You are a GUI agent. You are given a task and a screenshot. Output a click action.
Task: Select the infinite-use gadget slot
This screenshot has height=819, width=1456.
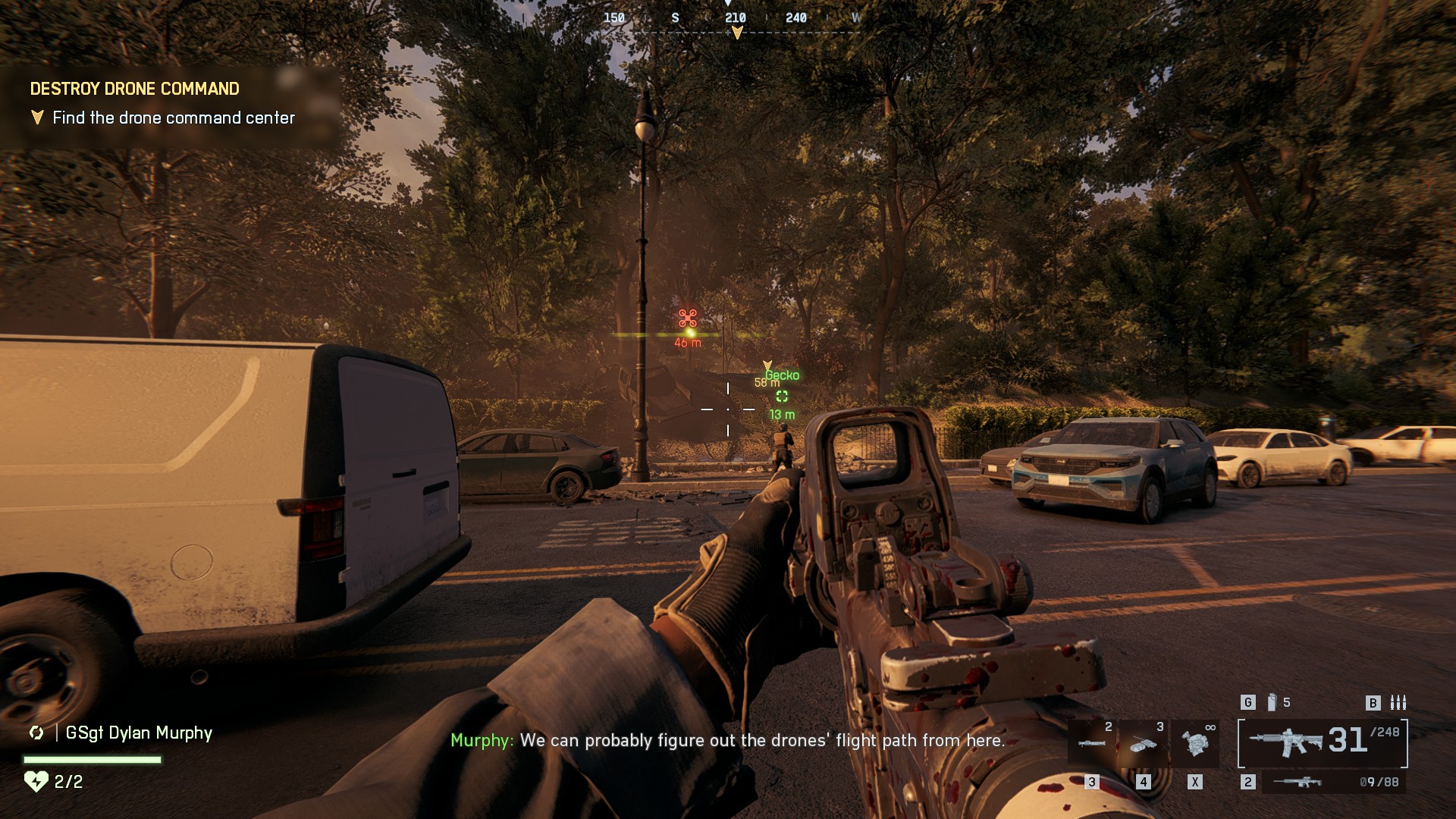[1195, 742]
